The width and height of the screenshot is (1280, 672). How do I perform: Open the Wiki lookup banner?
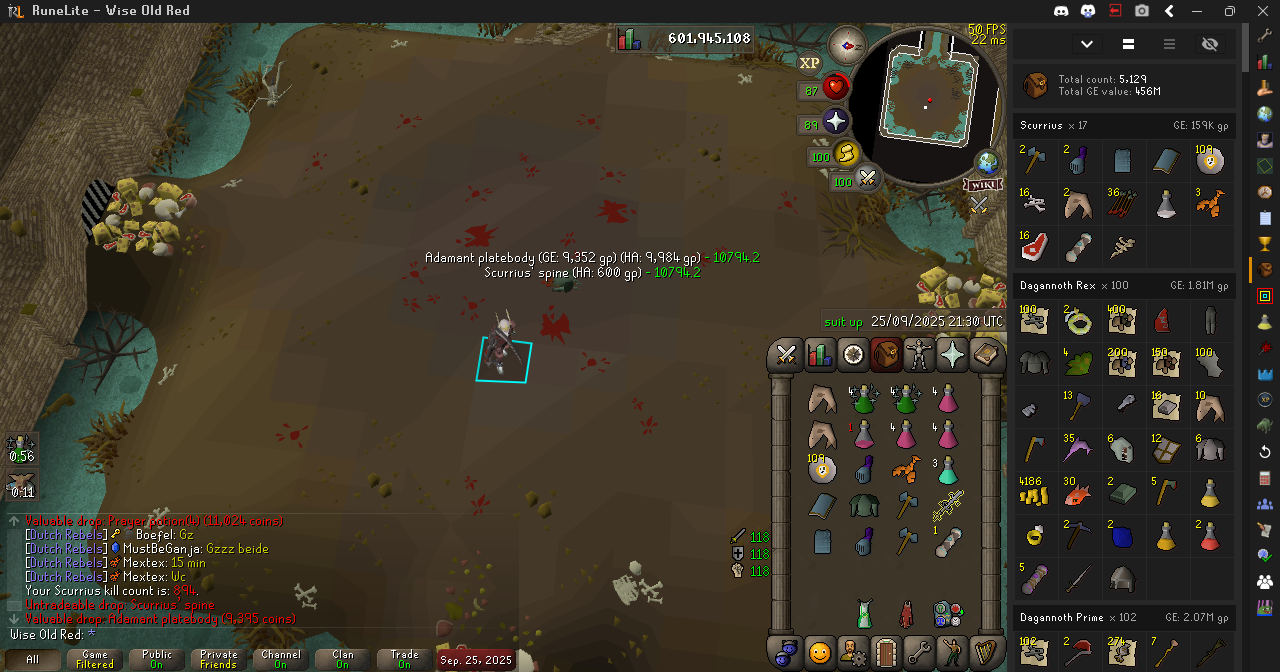click(x=983, y=185)
